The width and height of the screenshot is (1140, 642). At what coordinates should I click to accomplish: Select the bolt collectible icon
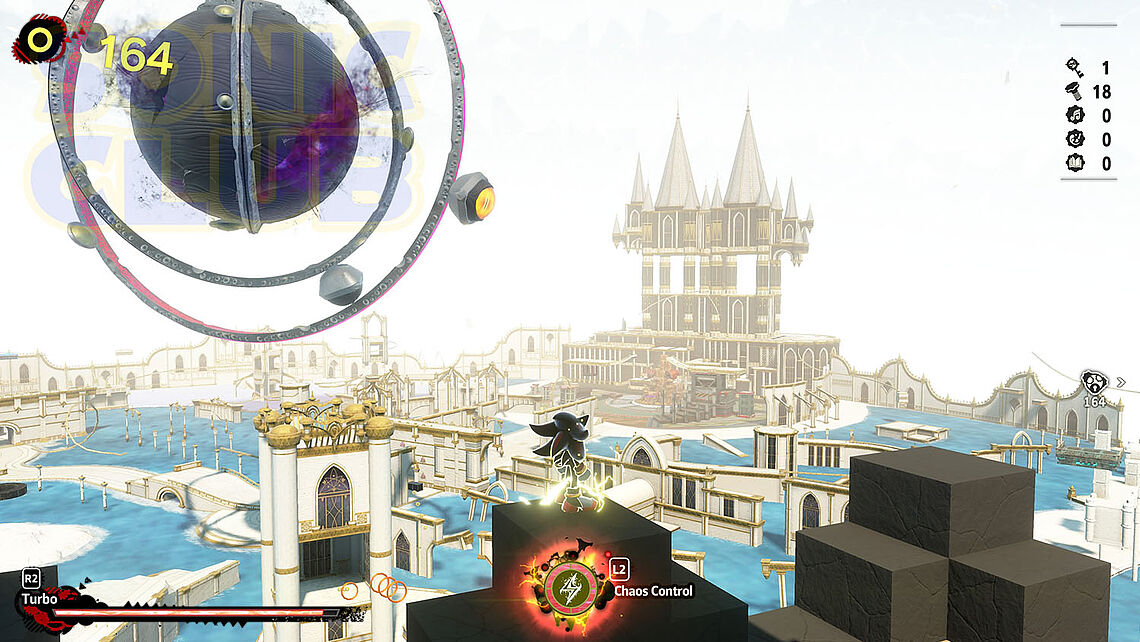pyautogui.click(x=1076, y=92)
